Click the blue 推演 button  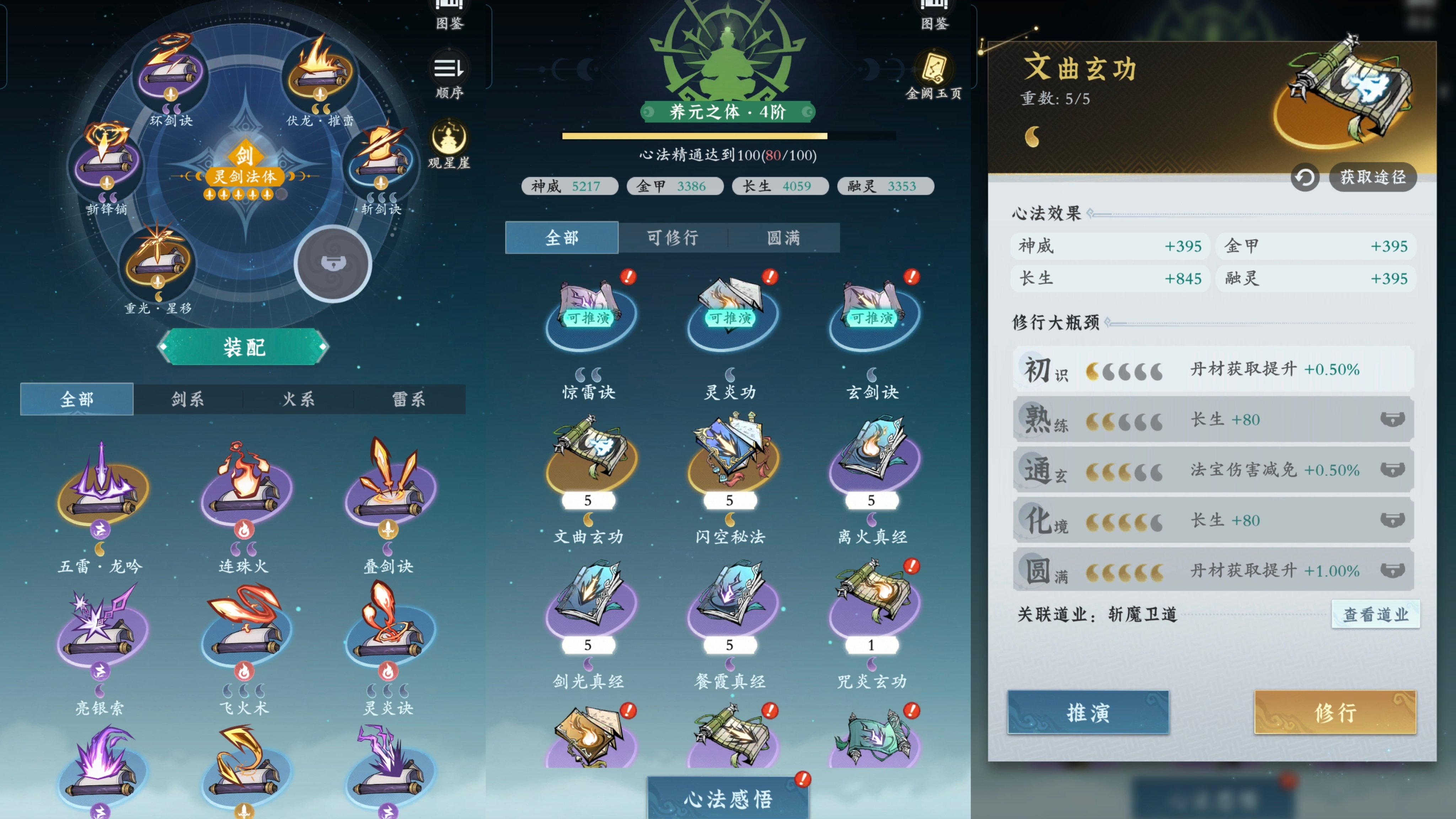point(1088,712)
